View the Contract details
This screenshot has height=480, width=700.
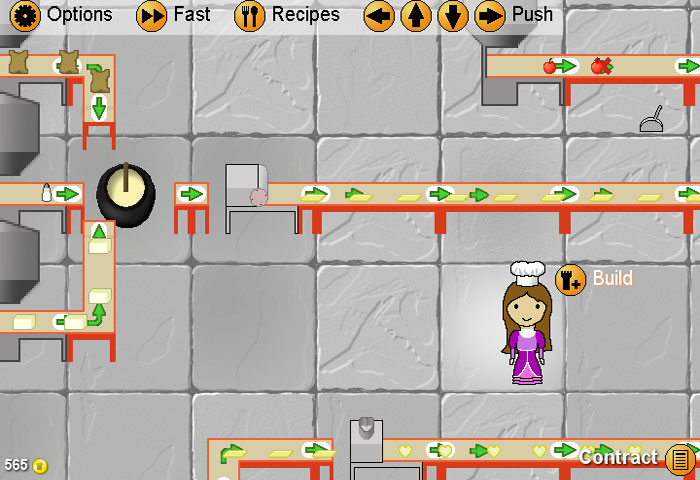(x=680, y=459)
